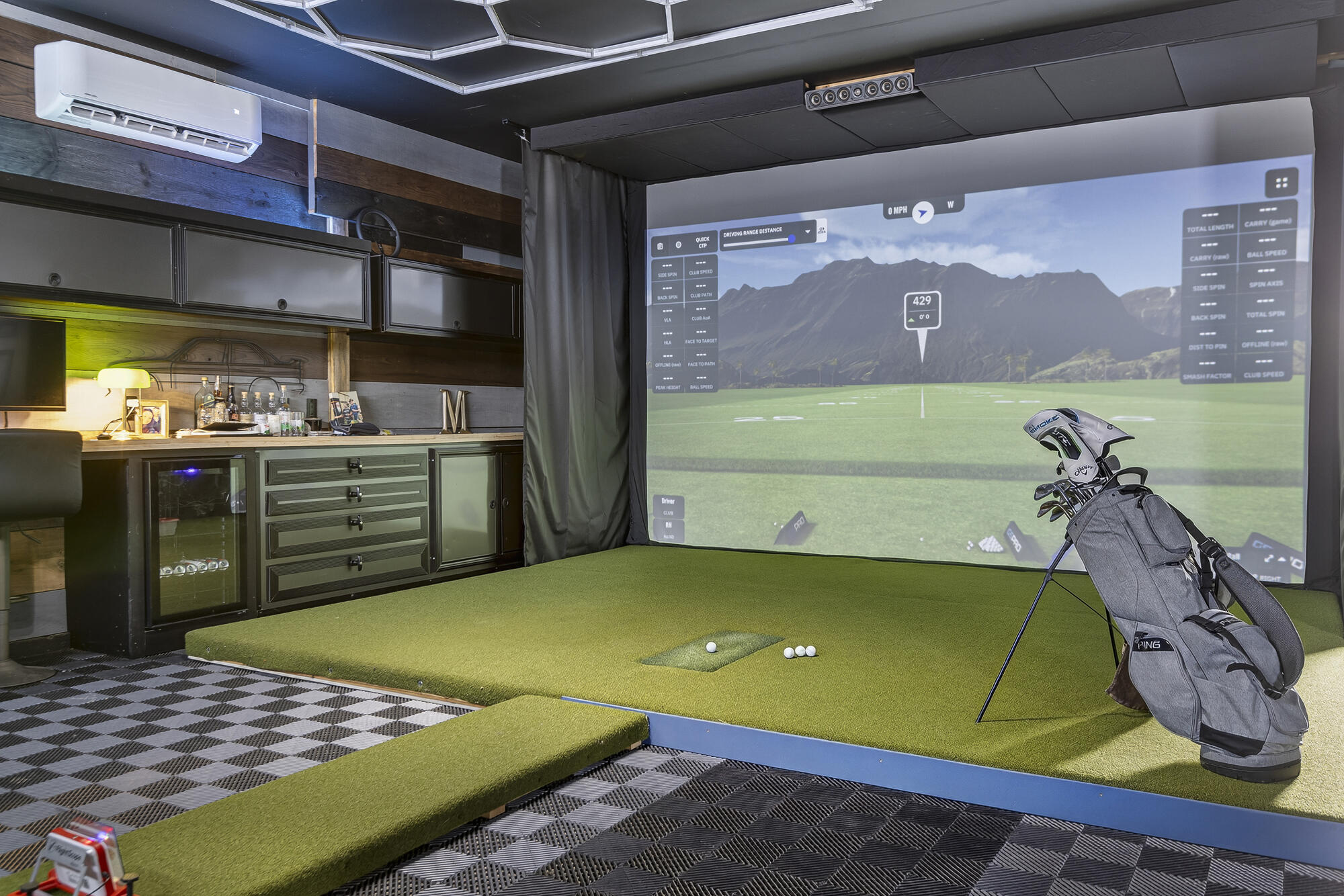Expand the Driving Range Distance dropdown arrow
Viewport: 1344px width, 896px height.
tap(808, 232)
